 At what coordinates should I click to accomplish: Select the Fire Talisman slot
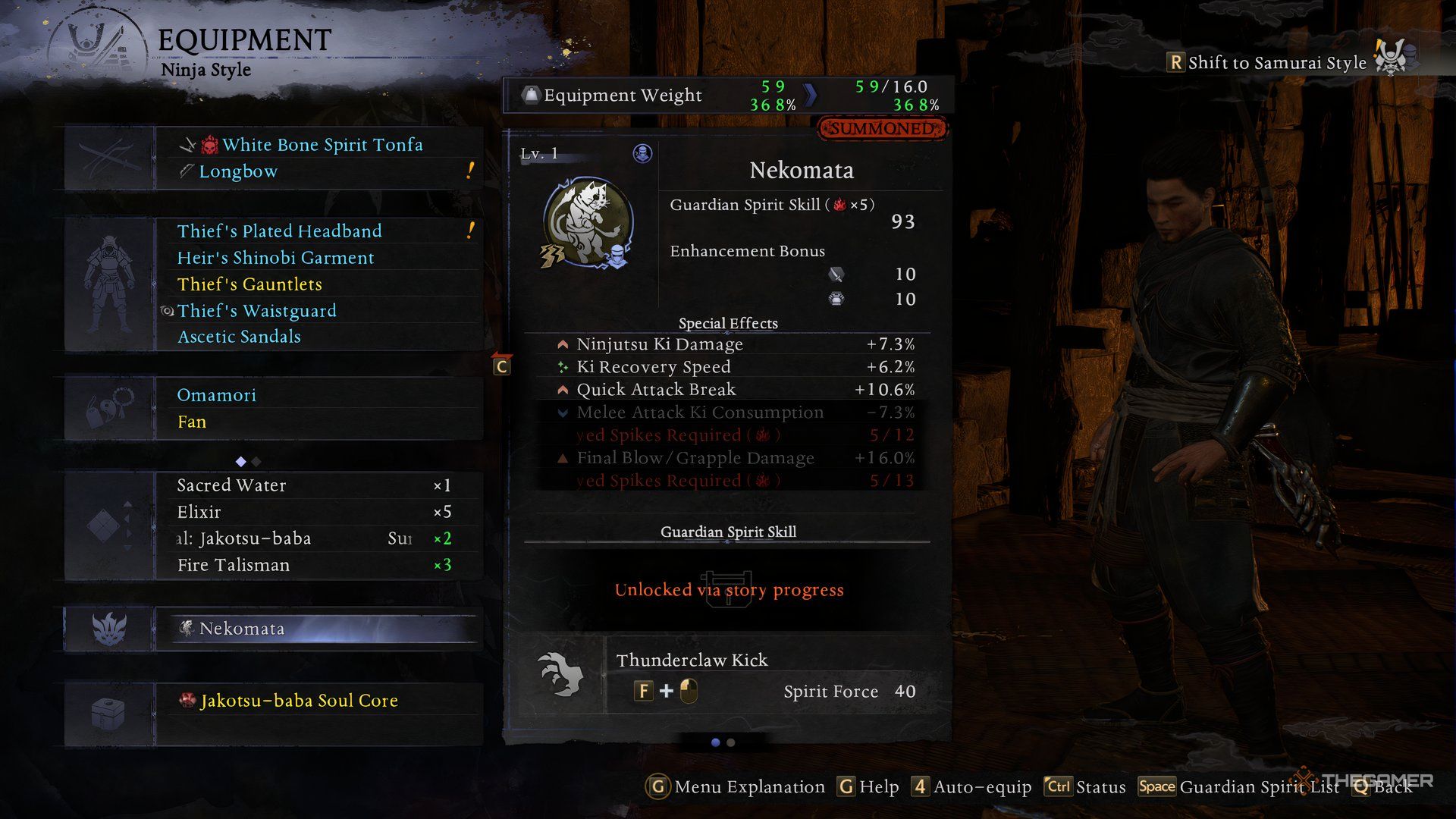(234, 565)
